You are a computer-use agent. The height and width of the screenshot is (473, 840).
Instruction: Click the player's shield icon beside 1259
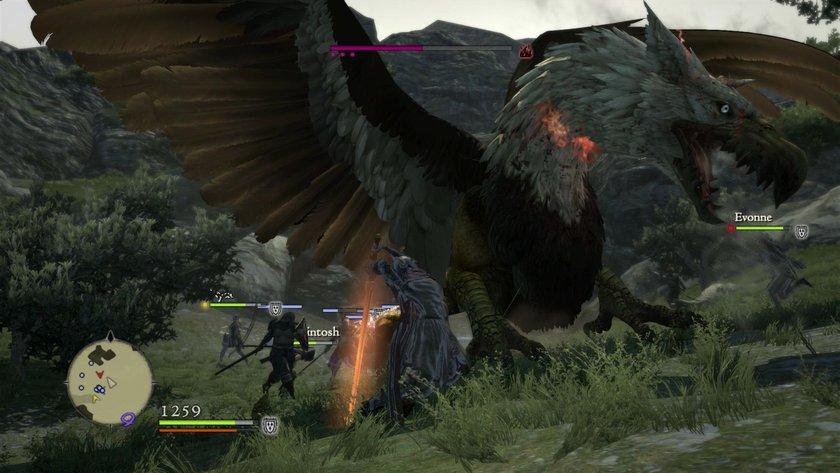point(269,426)
